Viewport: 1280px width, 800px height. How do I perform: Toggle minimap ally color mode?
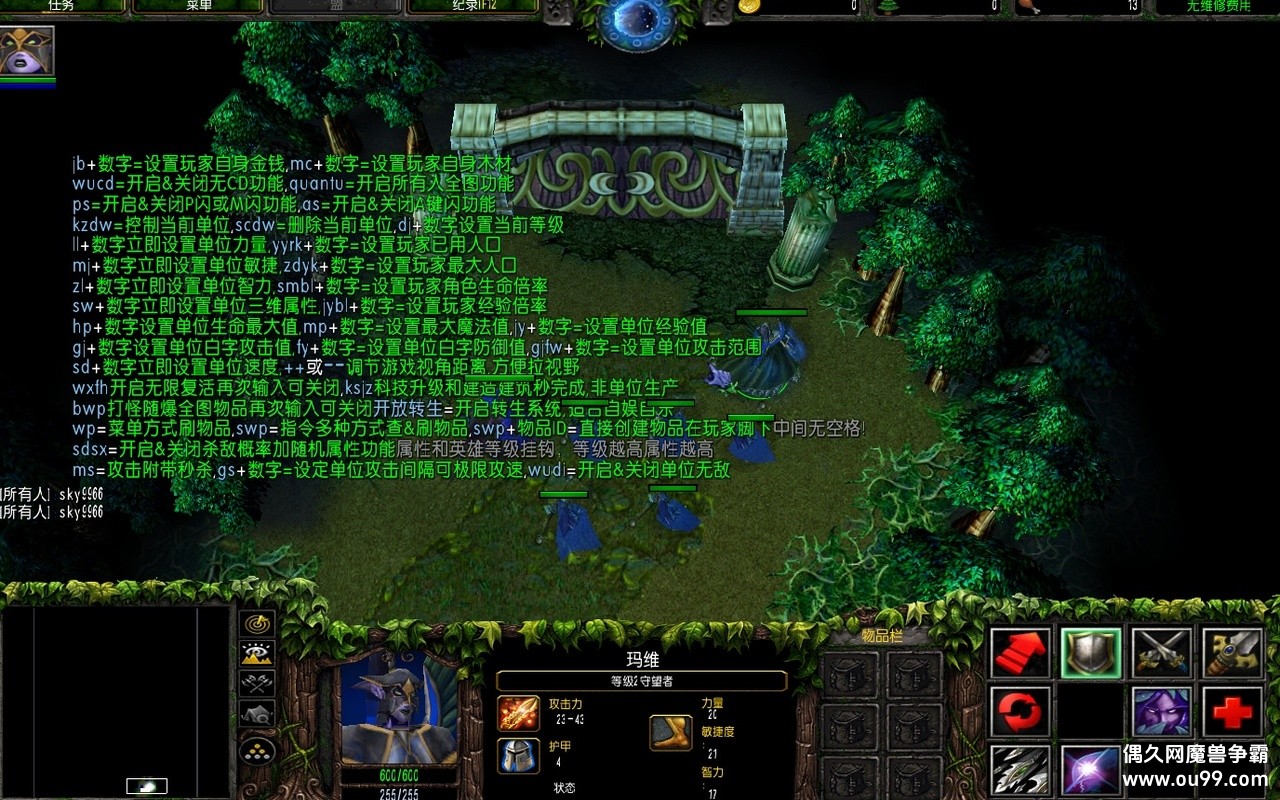[258, 683]
